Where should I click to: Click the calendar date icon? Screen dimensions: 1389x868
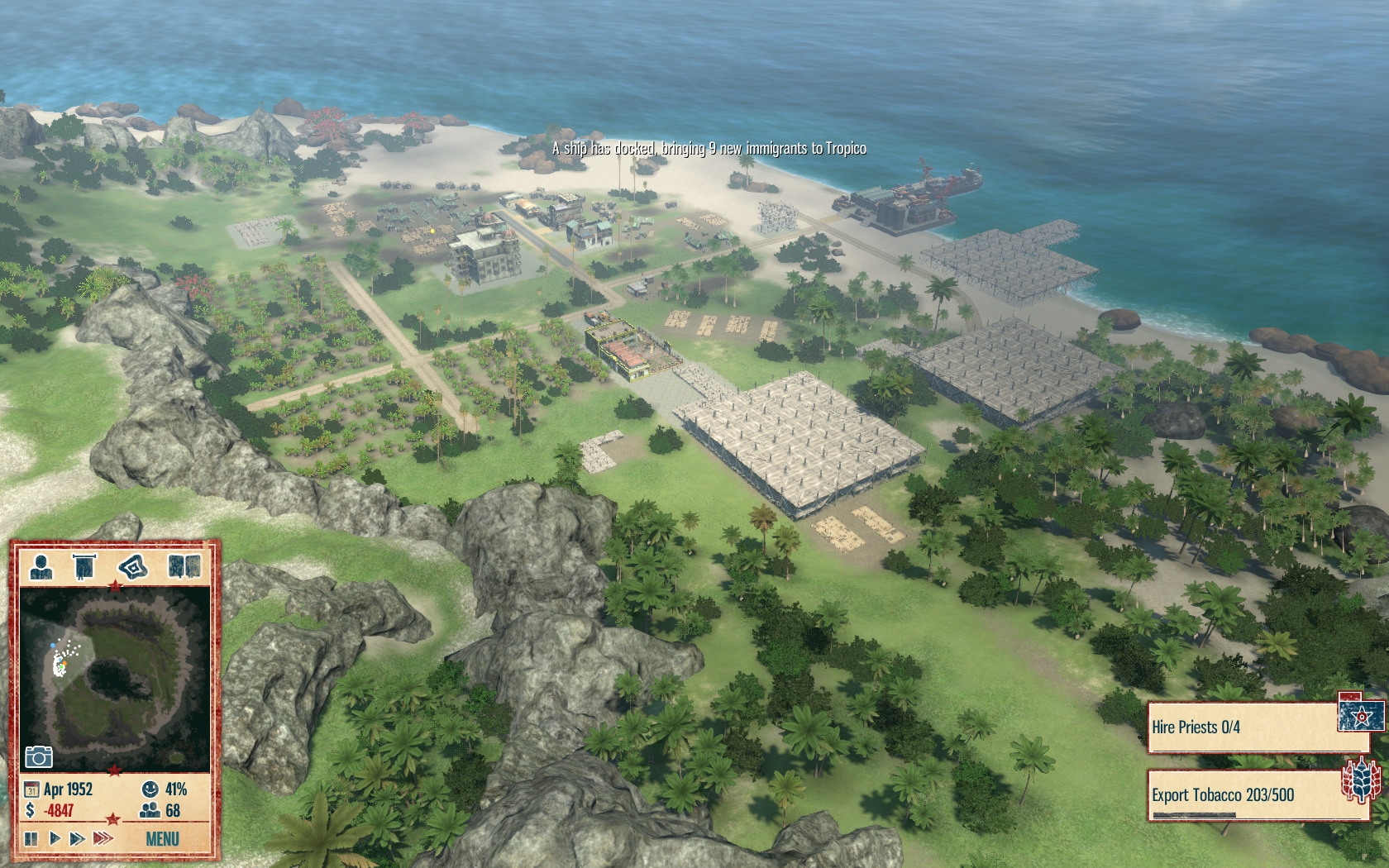point(31,789)
